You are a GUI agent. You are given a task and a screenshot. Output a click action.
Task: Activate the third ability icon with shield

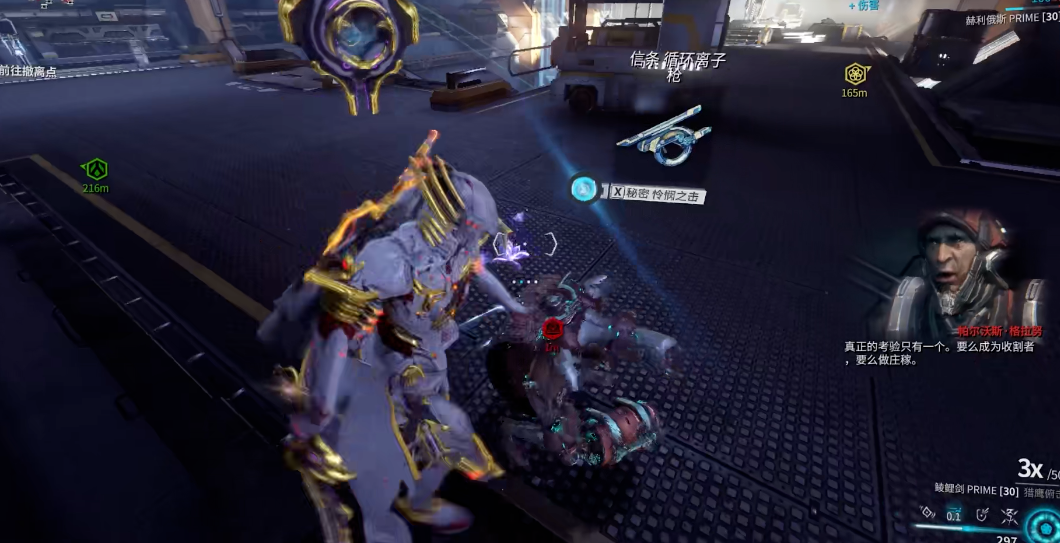click(981, 514)
